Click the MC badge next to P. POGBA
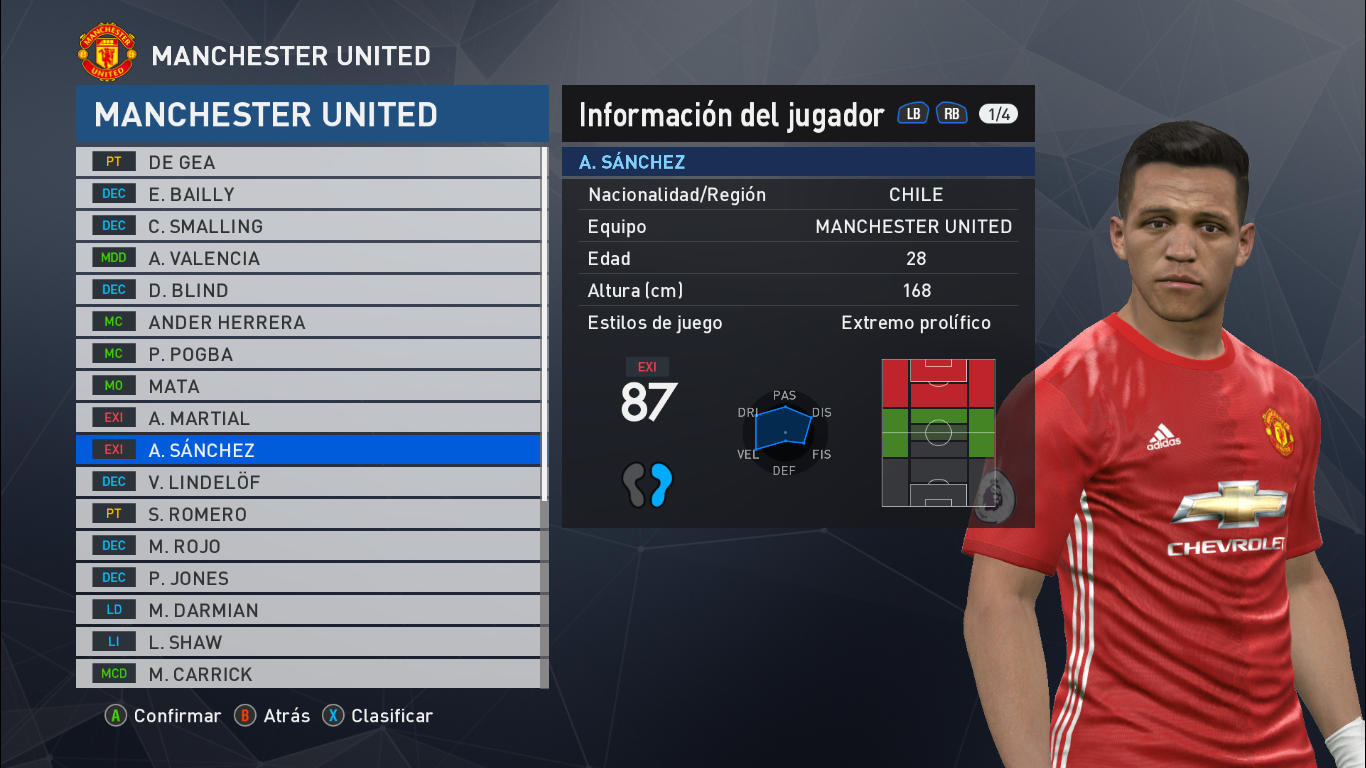The height and width of the screenshot is (768, 1366). 112,353
